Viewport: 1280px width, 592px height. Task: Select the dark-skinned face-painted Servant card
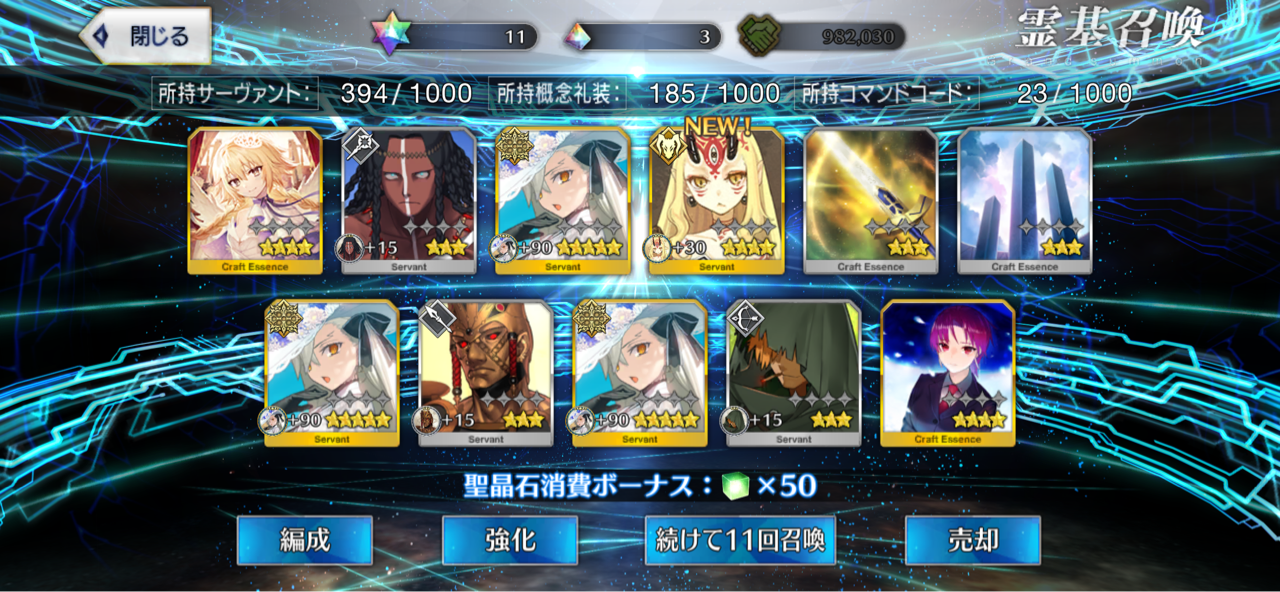tap(409, 200)
